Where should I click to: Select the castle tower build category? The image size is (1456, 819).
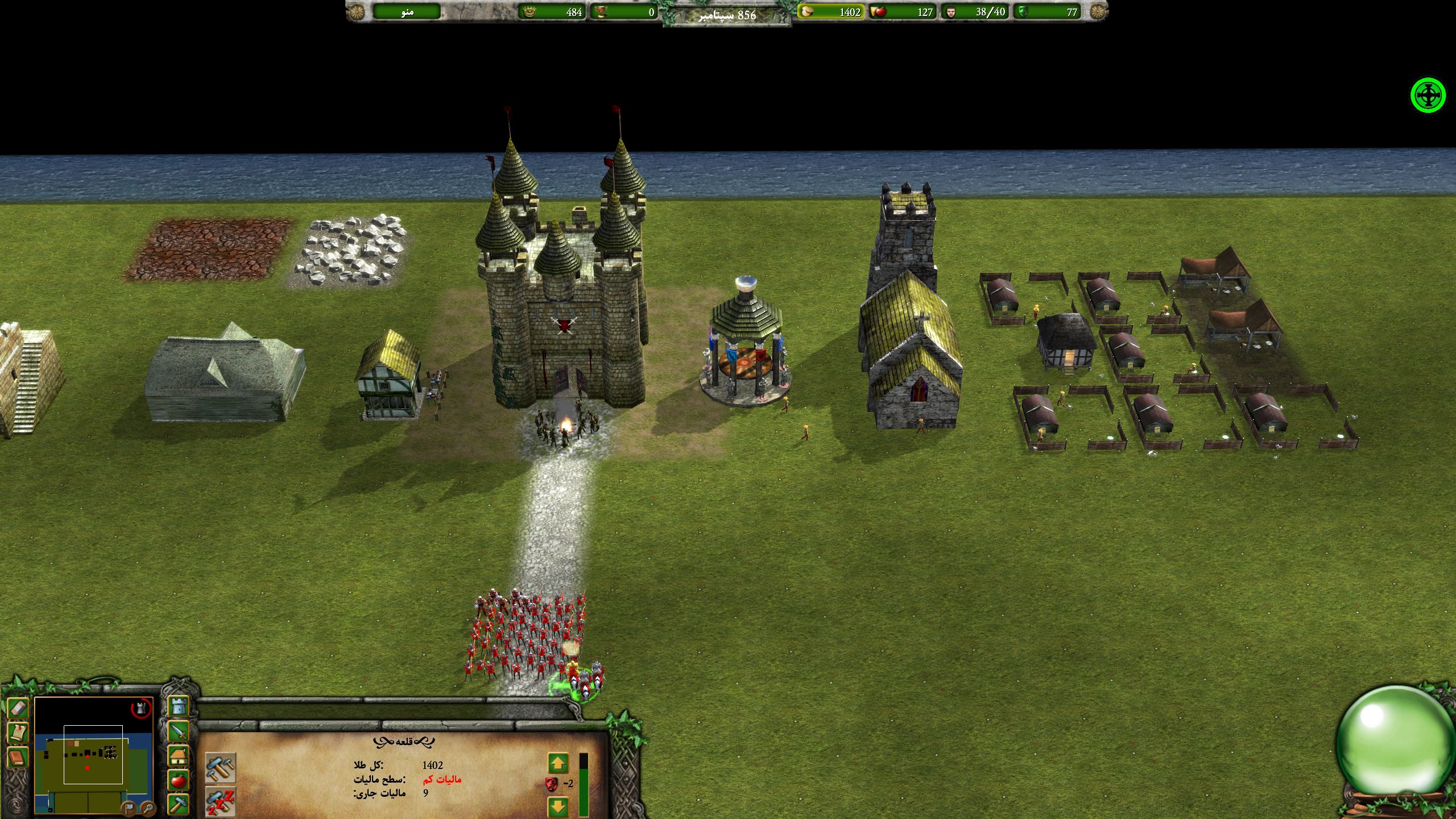[x=179, y=706]
